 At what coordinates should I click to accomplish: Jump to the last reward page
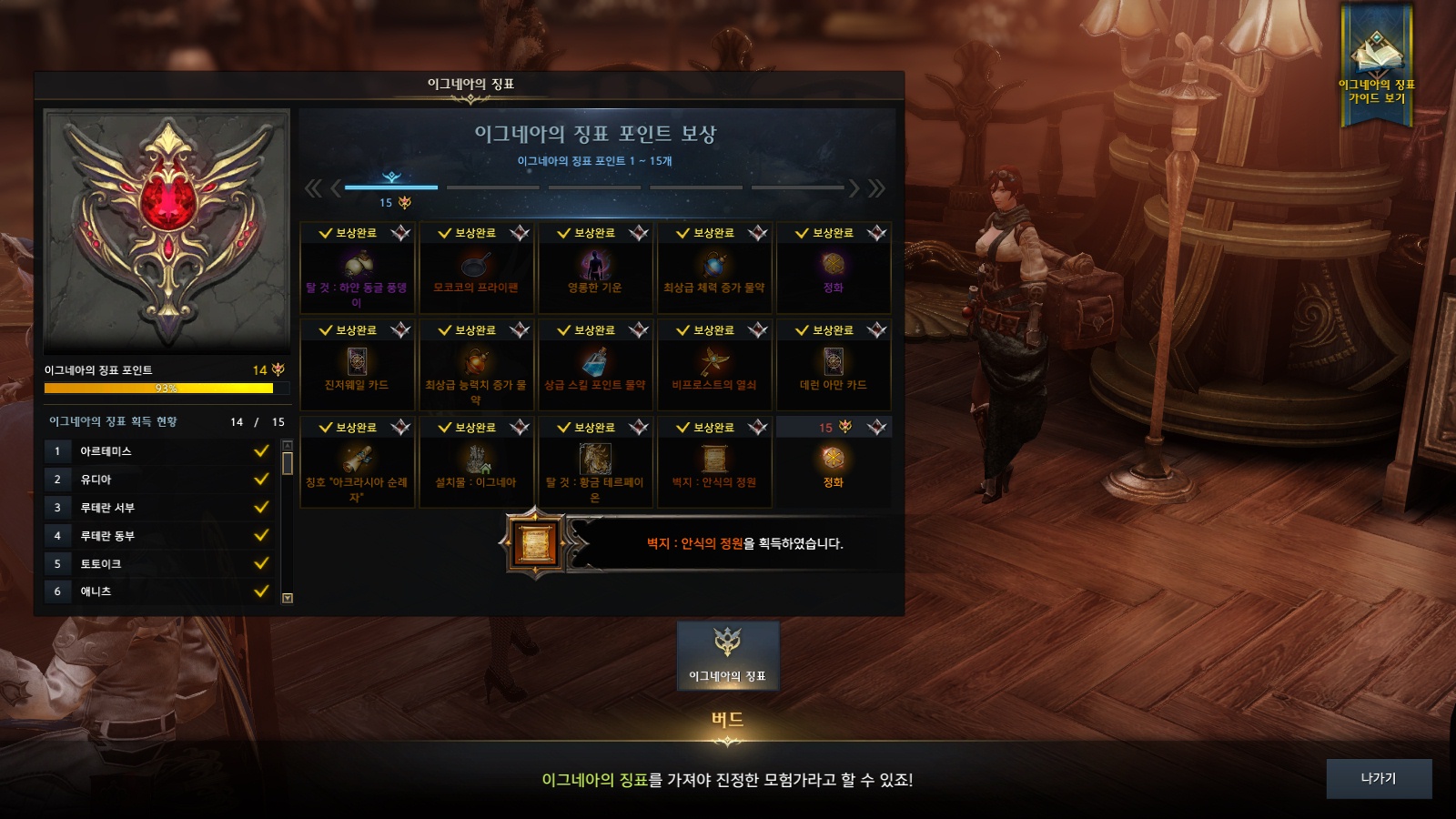876,188
